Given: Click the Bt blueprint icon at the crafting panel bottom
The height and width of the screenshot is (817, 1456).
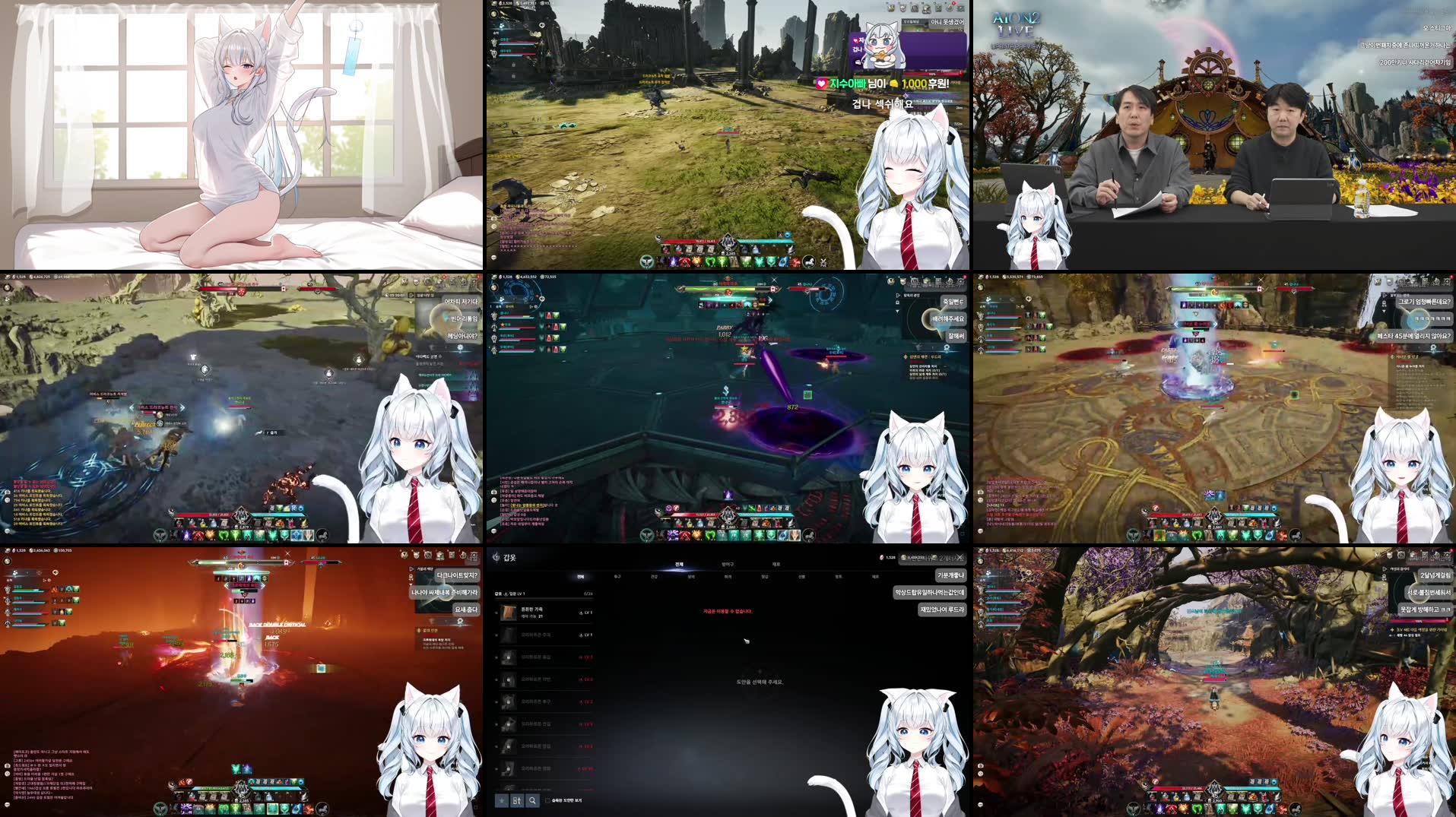Looking at the screenshot, I should tap(517, 800).
